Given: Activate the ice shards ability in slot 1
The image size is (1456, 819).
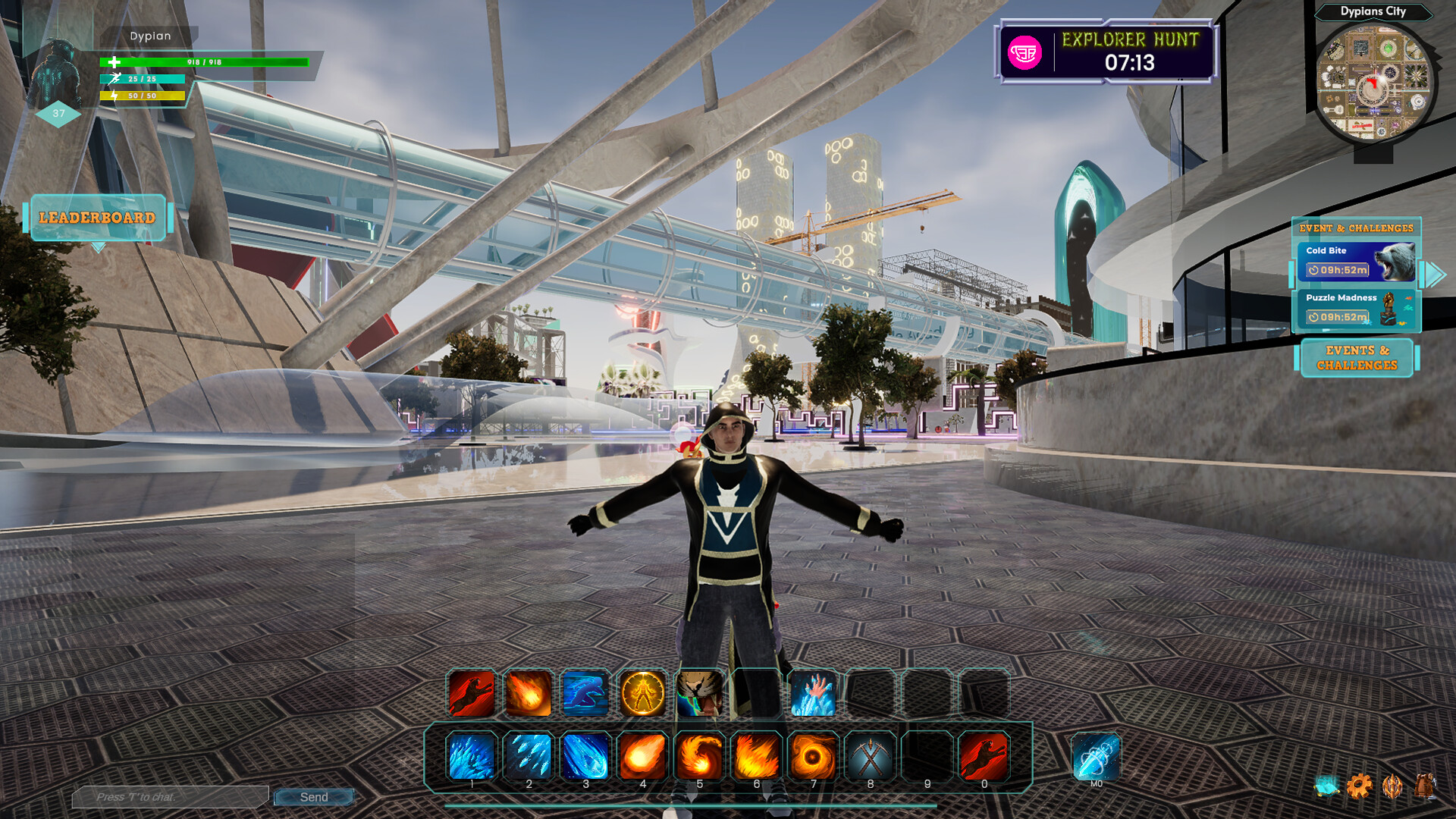Looking at the screenshot, I should 472,756.
